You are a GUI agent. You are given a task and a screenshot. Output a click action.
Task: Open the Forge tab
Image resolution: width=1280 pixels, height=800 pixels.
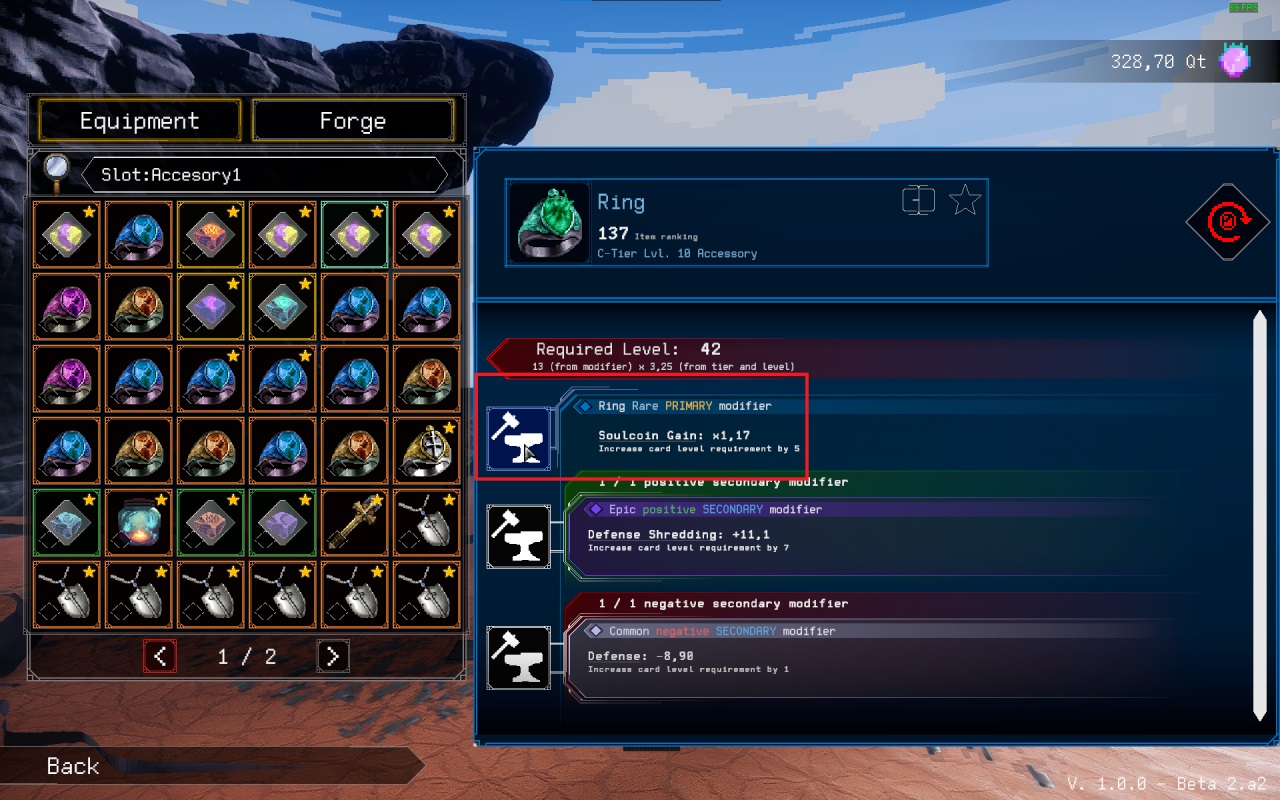click(352, 121)
